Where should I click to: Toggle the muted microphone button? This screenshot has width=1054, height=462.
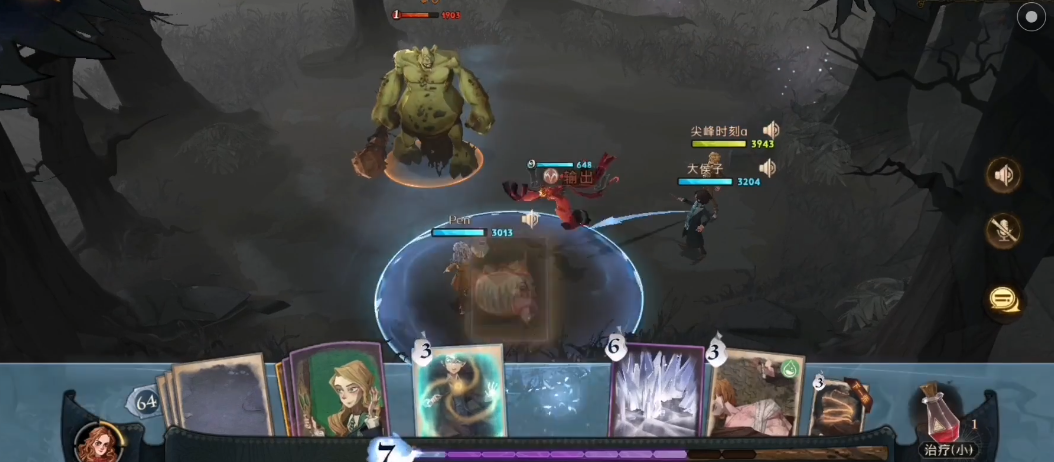pyautogui.click(x=1004, y=231)
